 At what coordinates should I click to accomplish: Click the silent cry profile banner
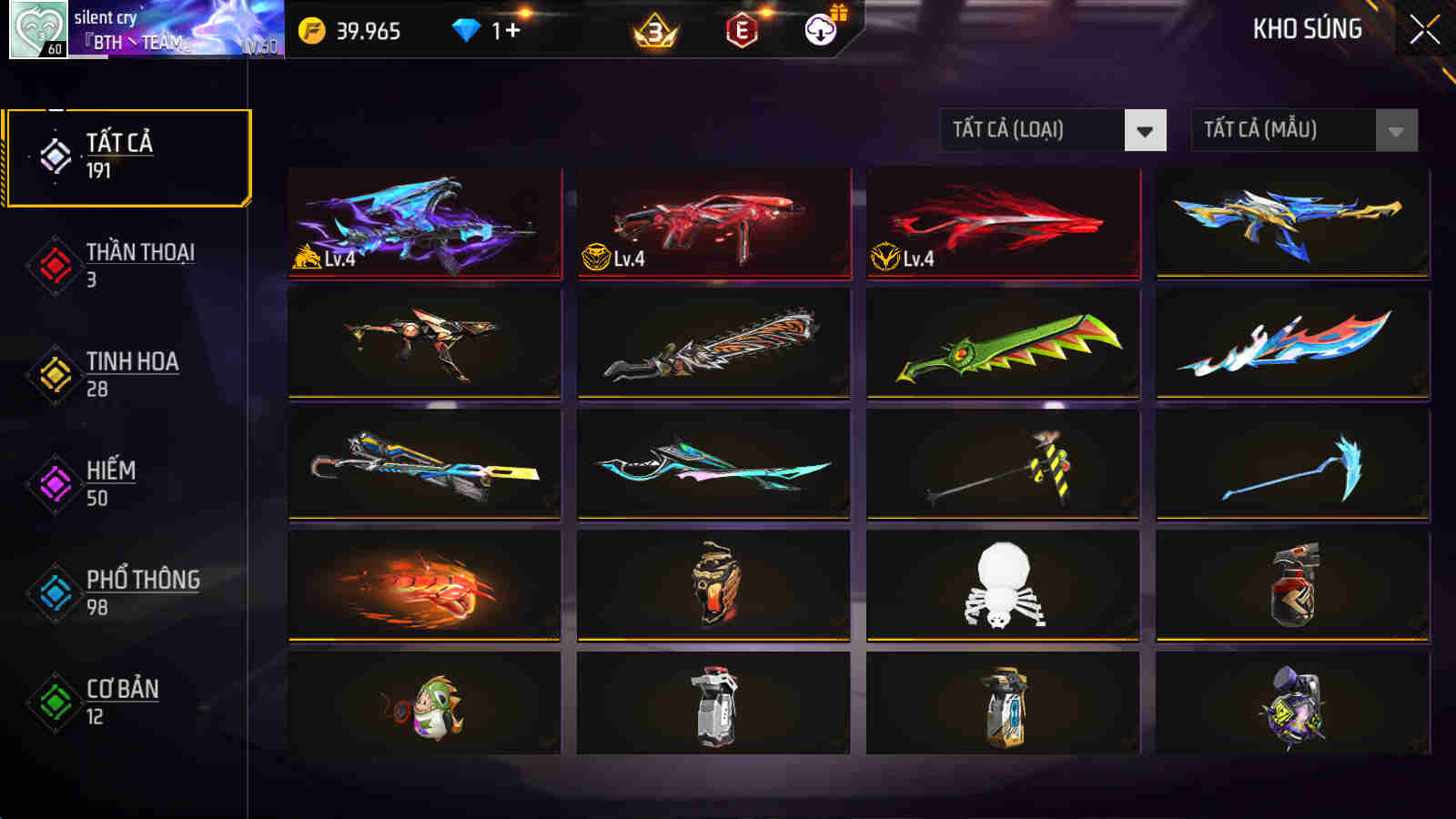[x=164, y=27]
